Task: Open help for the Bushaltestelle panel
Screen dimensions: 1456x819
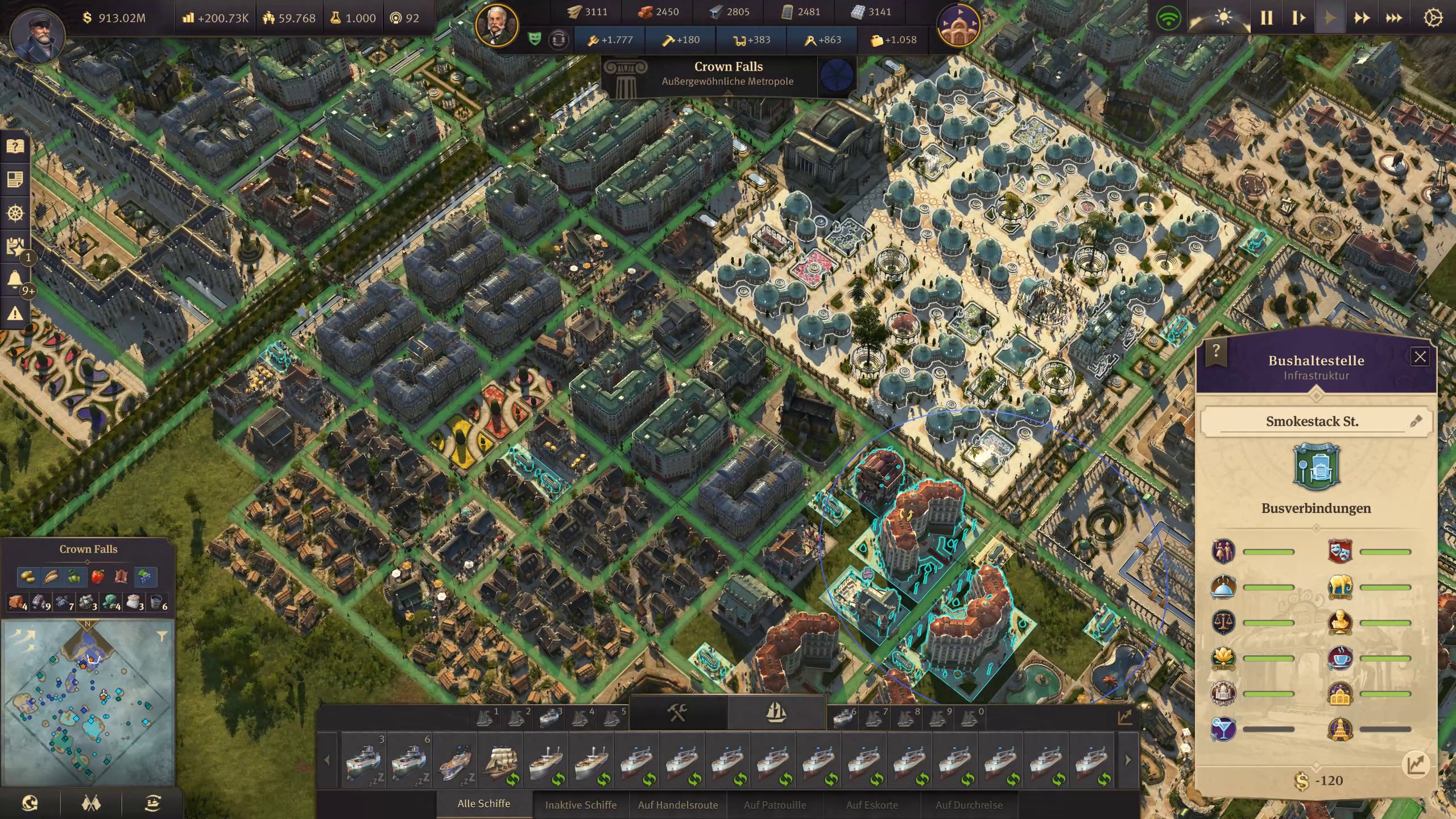Action: (x=1215, y=350)
